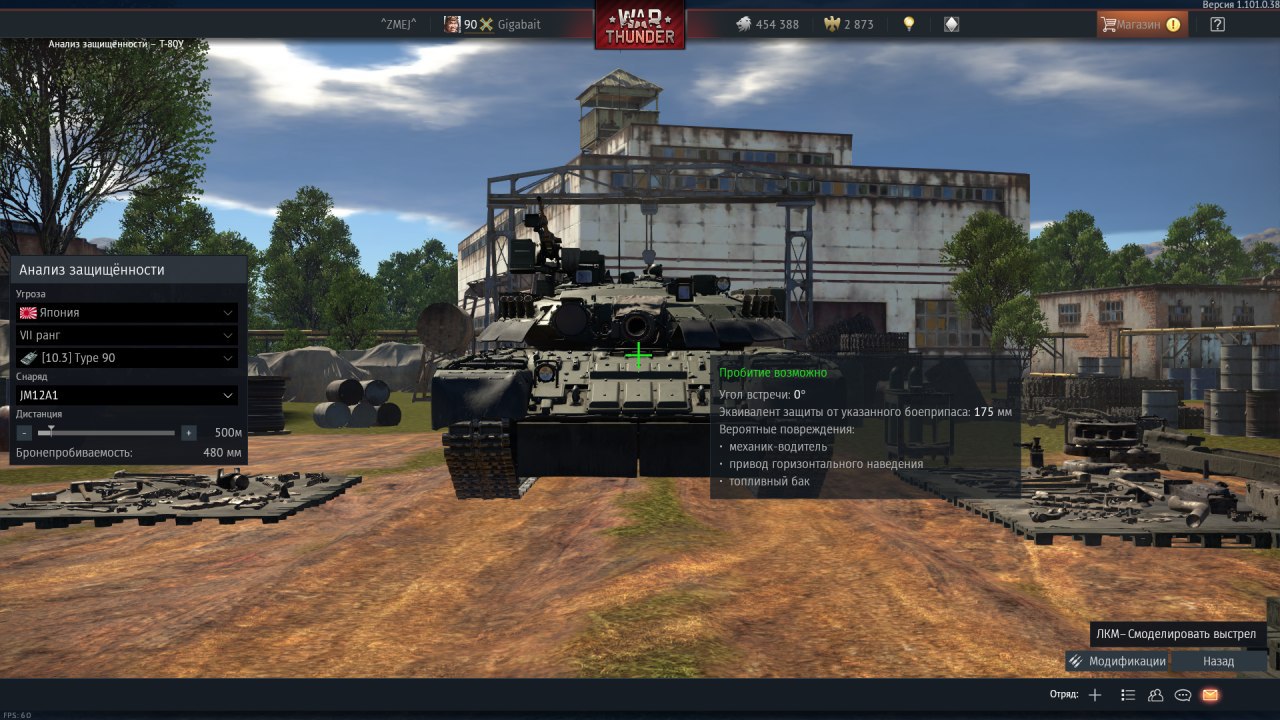Decrease distance with the minus button
This screenshot has width=1280, height=720.
(24, 433)
